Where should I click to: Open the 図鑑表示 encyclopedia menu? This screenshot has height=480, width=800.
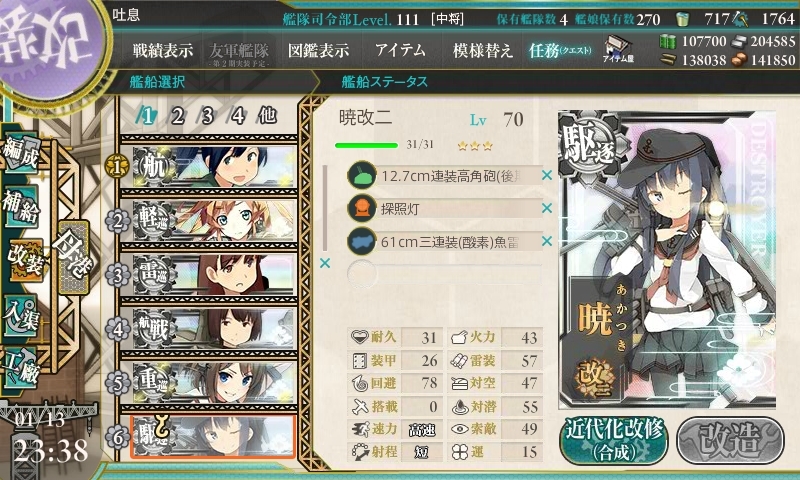click(x=318, y=50)
